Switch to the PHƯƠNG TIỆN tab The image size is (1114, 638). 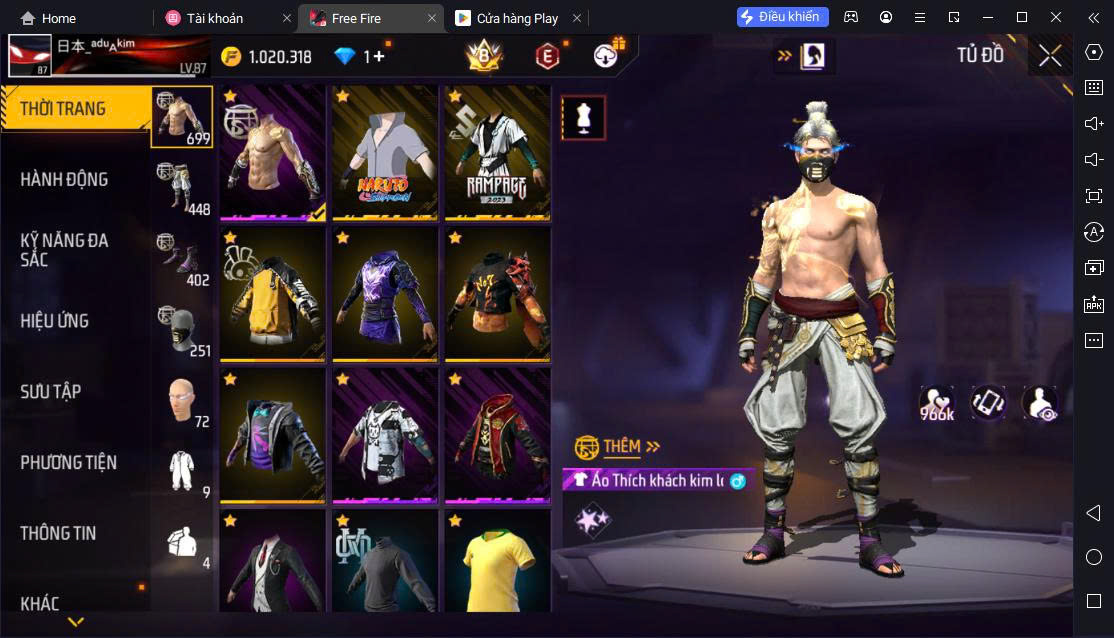(x=68, y=462)
